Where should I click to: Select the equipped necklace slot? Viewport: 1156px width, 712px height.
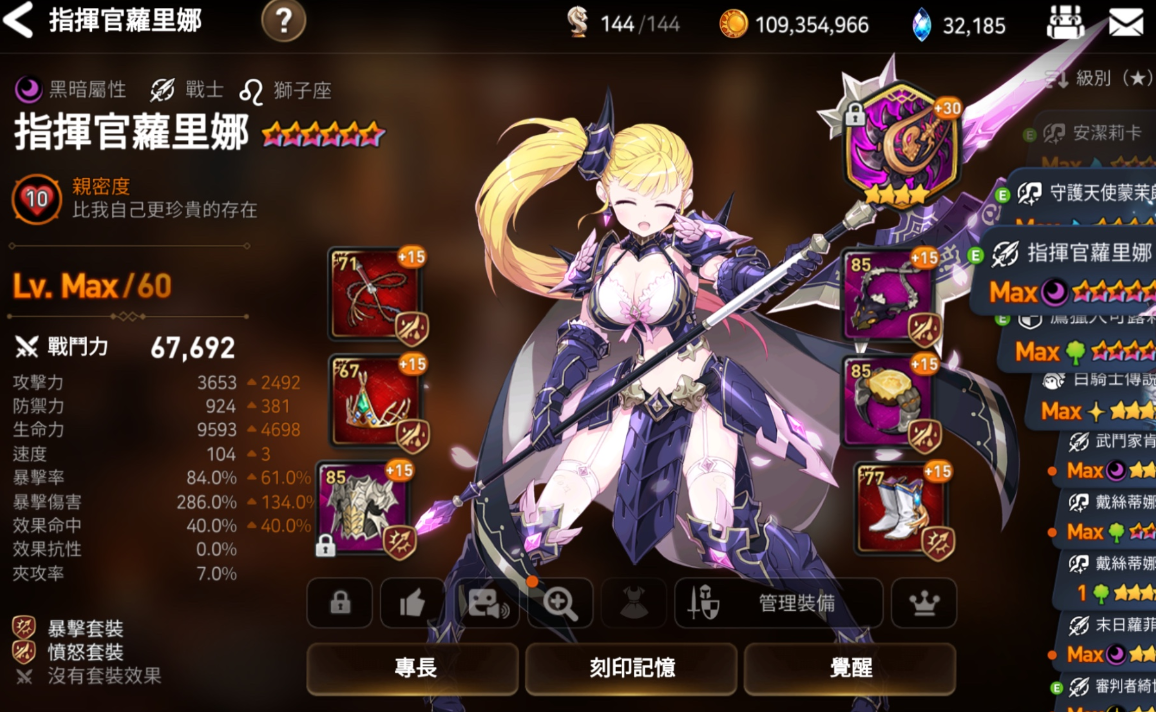coord(888,295)
